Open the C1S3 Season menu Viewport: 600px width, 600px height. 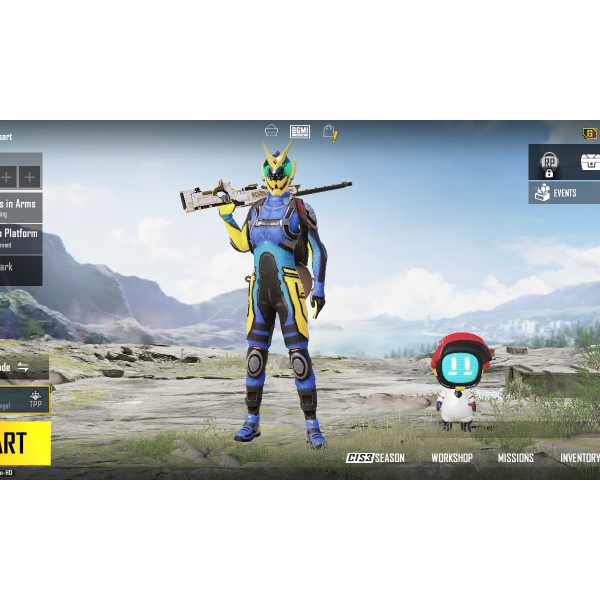coord(375,458)
